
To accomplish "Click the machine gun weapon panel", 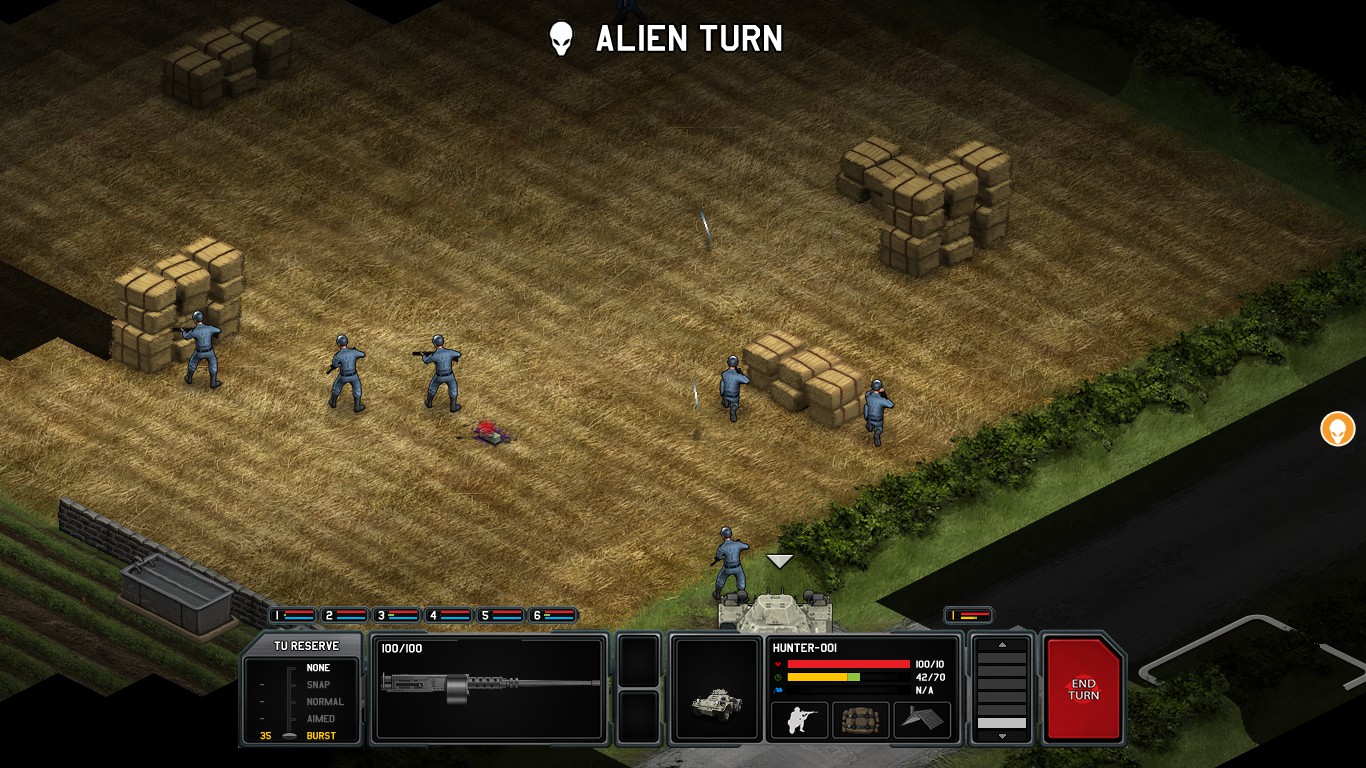I will pos(489,688).
